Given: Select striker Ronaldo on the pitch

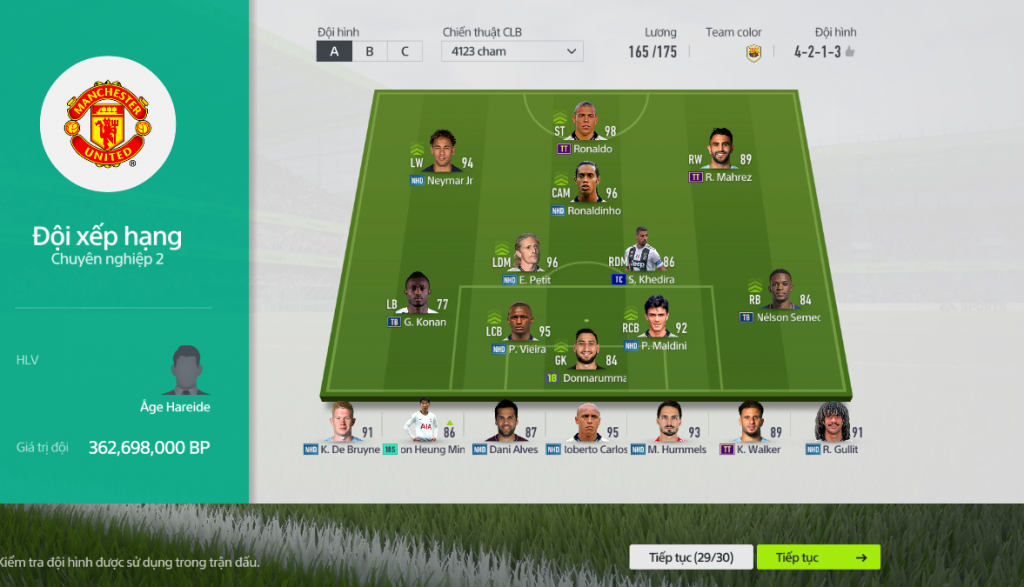Looking at the screenshot, I should (586, 123).
